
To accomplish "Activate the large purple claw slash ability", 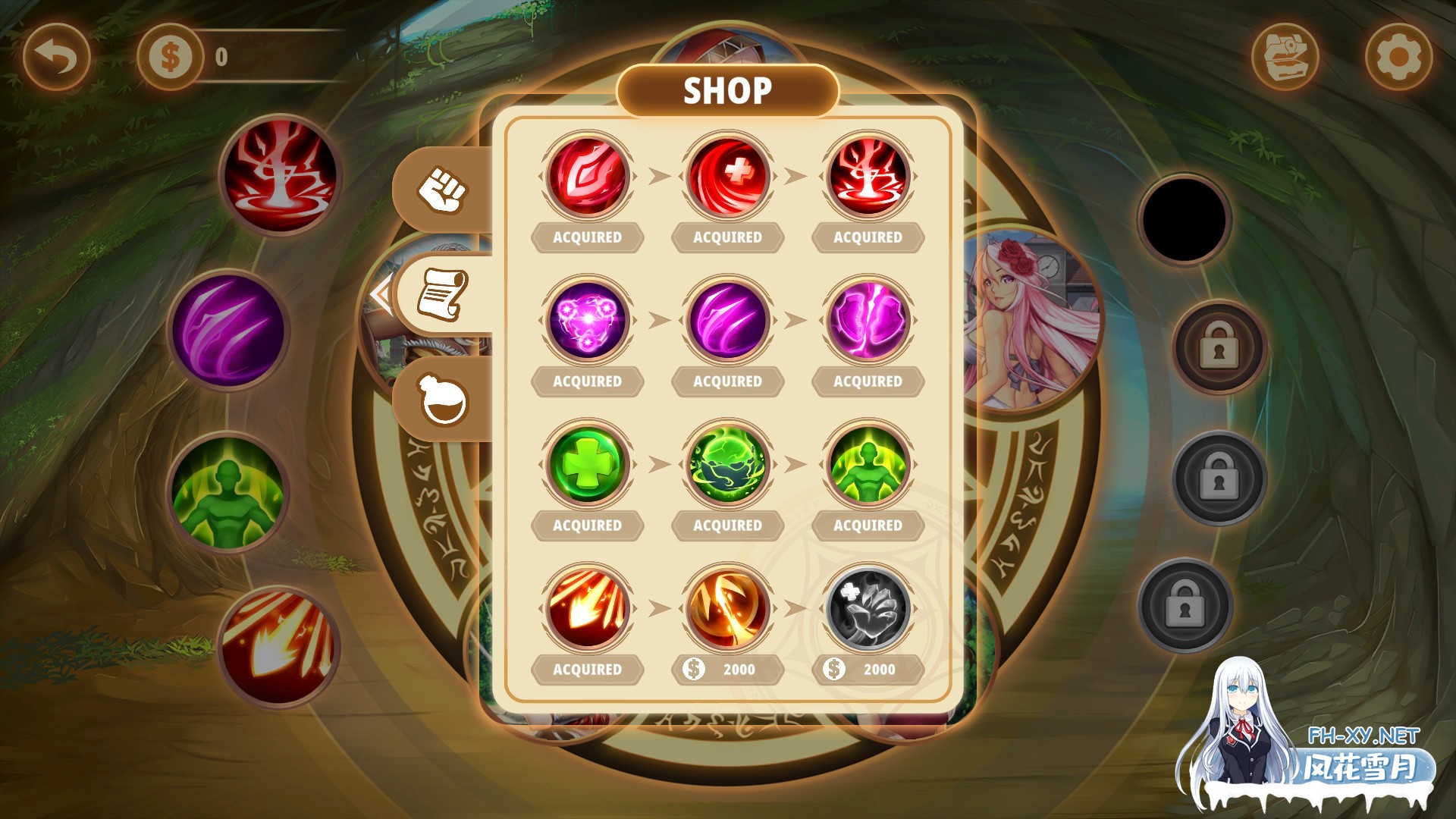I will (x=228, y=330).
